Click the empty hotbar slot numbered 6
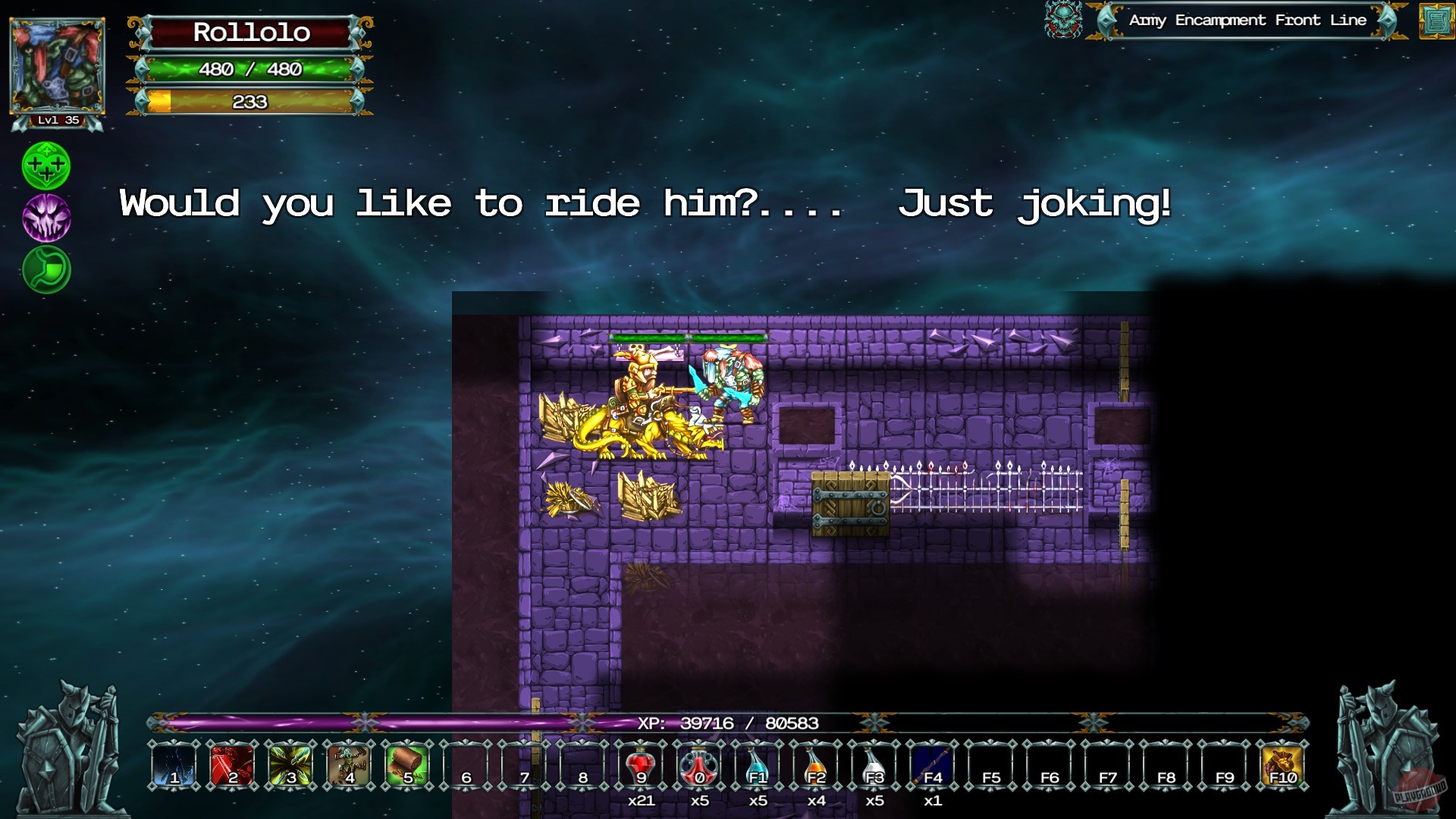The width and height of the screenshot is (1456, 819). 466,767
